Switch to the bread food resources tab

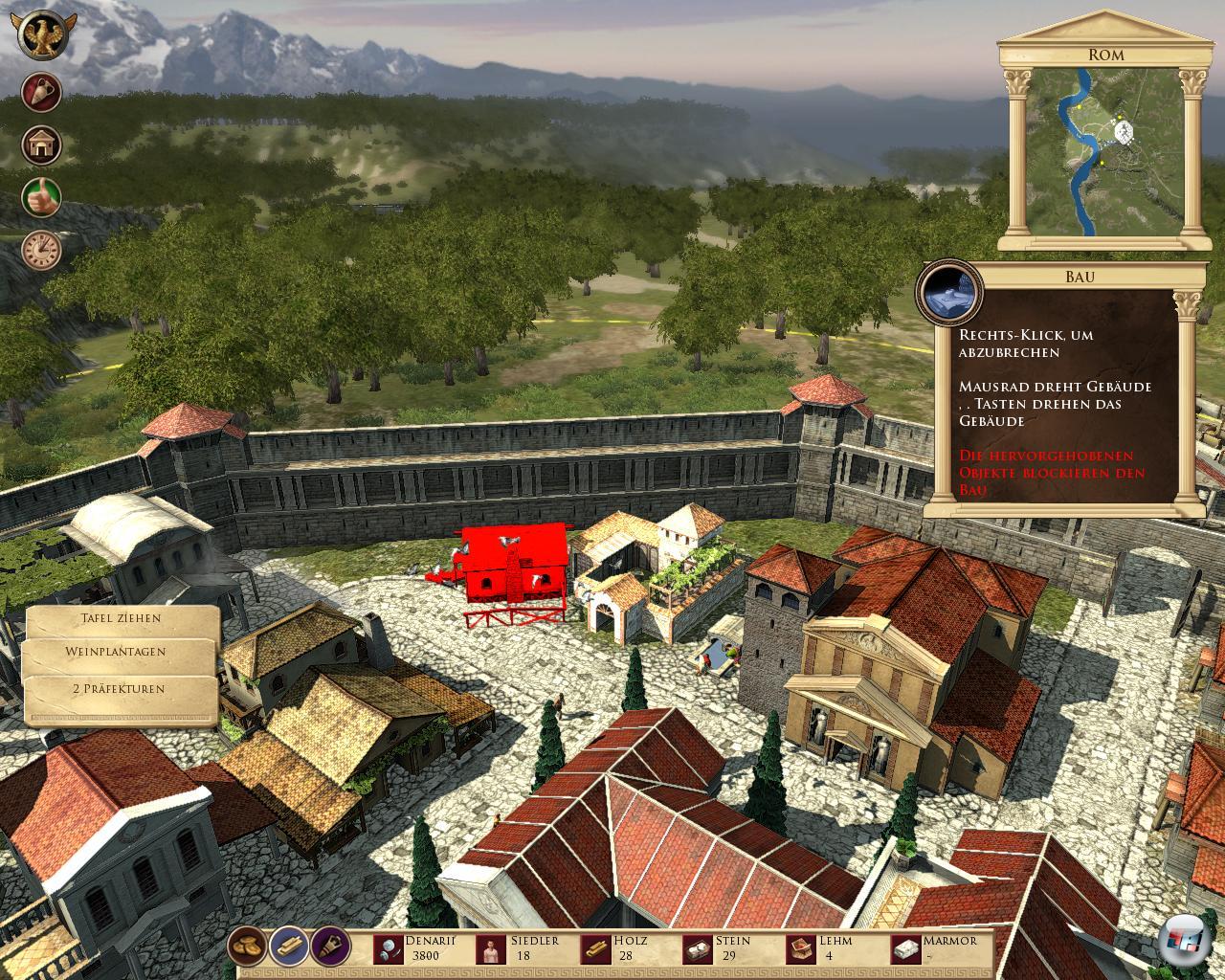coord(248,947)
